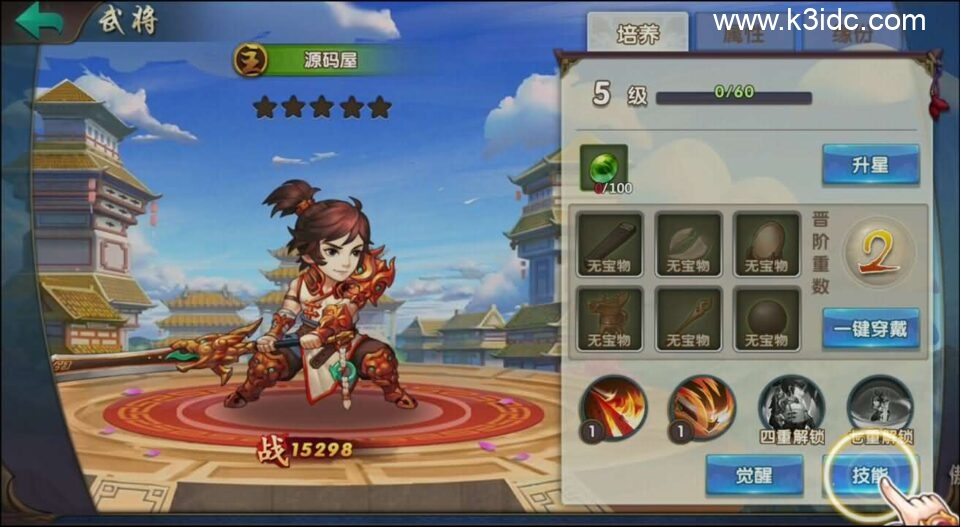Click the 升星 (Star Up) button
960x527 pixels.
pos(870,165)
